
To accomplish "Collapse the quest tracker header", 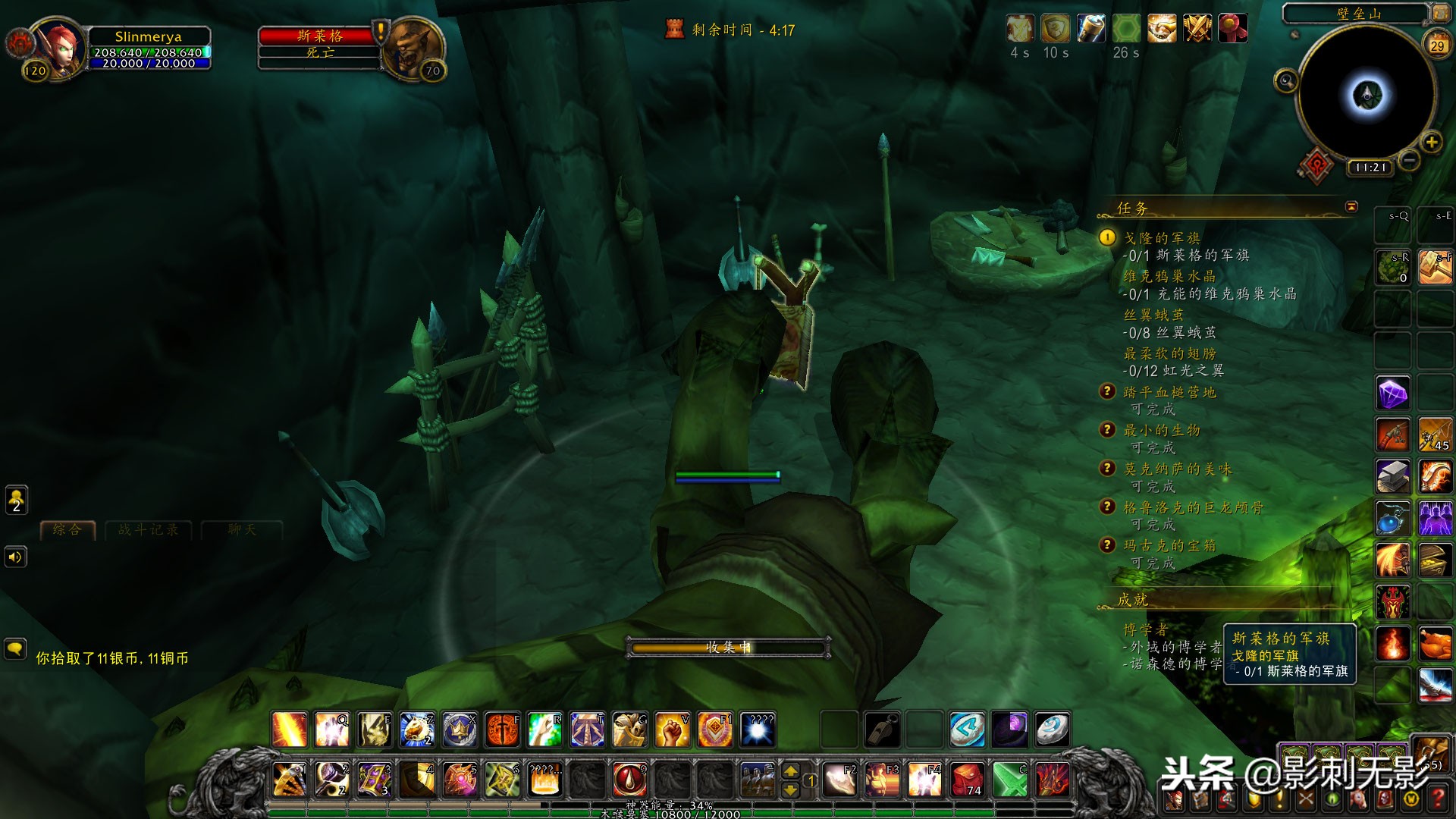I will point(1351,206).
